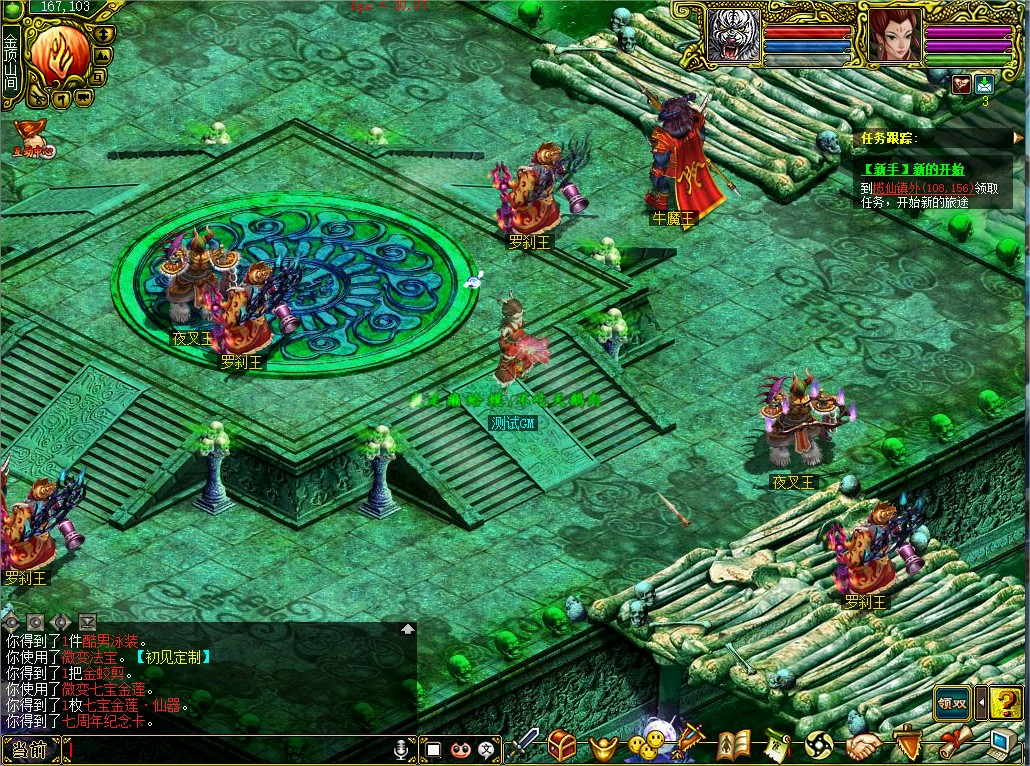Select the white tiger pet portrait
This screenshot has height=766, width=1030.
point(734,36)
